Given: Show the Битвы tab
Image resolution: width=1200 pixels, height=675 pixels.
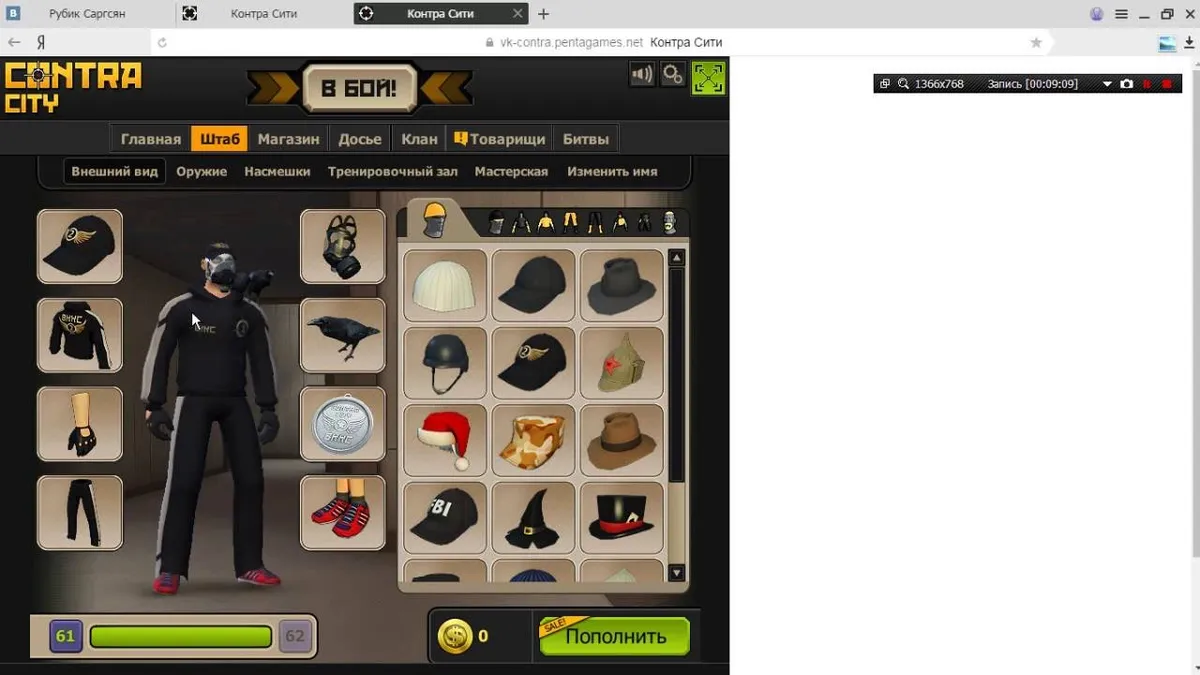Looking at the screenshot, I should click(x=585, y=139).
